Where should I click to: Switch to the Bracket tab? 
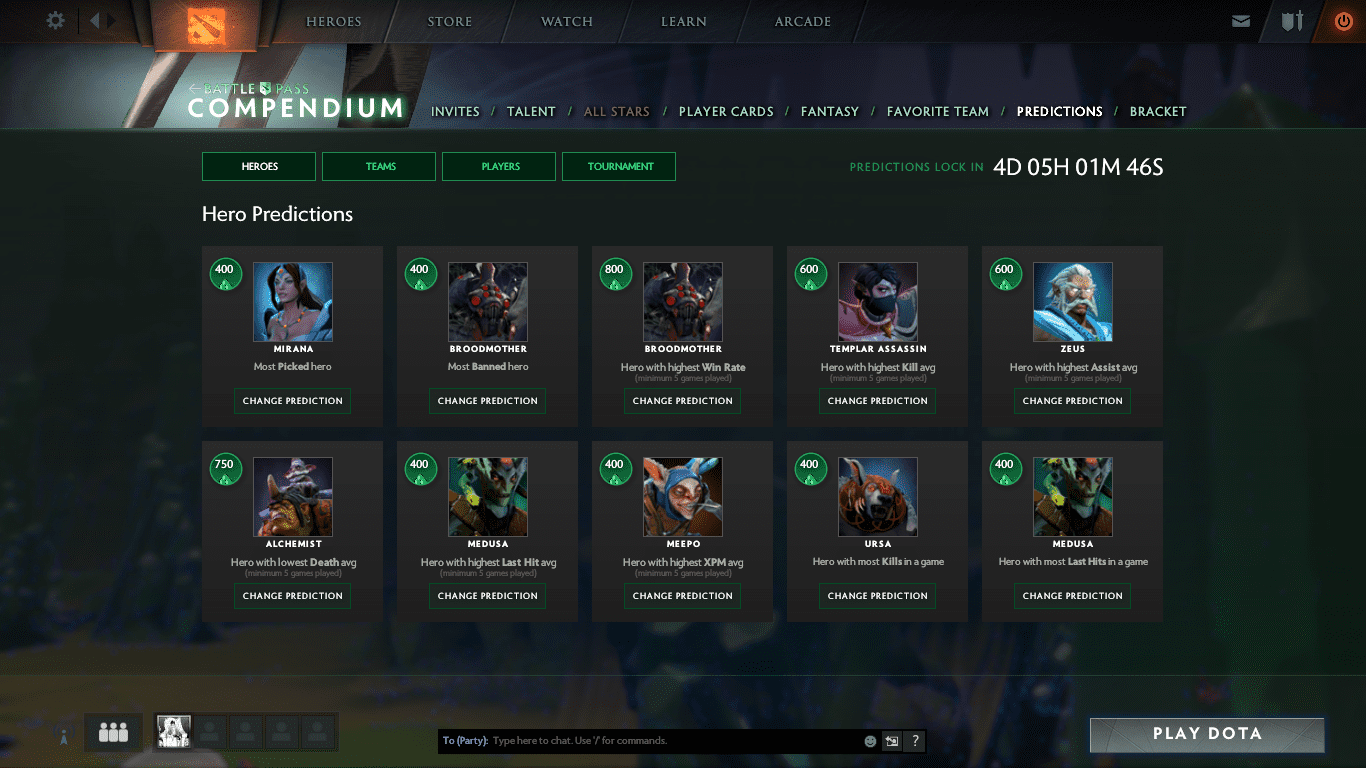pyautogui.click(x=1157, y=112)
